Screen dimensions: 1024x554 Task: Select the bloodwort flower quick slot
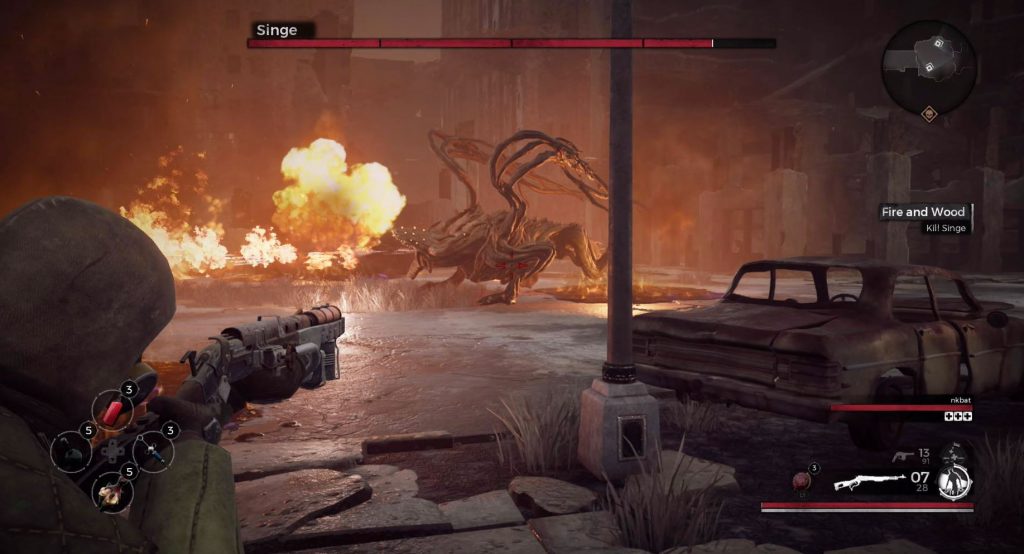coord(112,491)
